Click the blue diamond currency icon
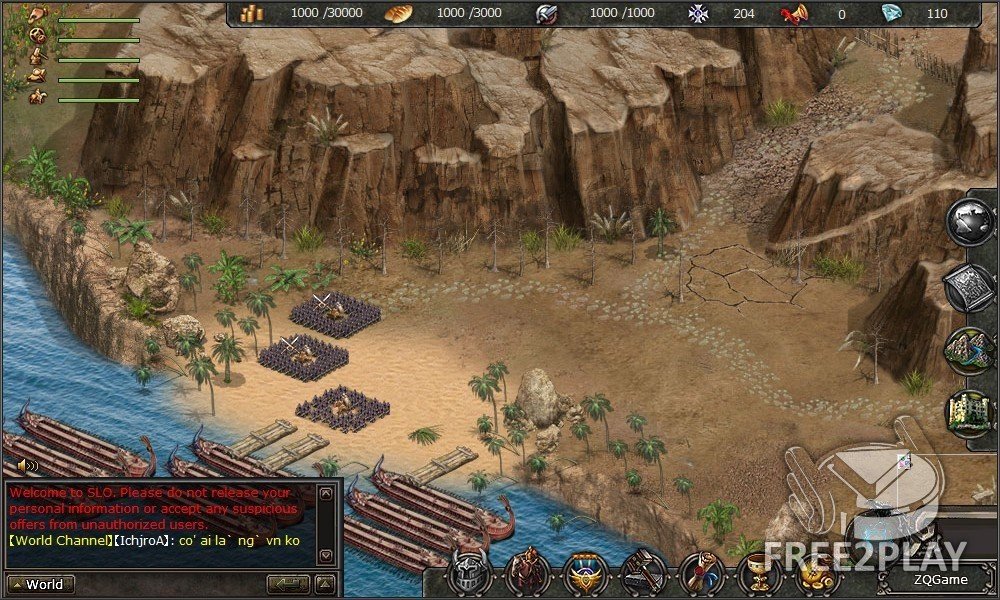This screenshot has height=600, width=1000. 891,13
